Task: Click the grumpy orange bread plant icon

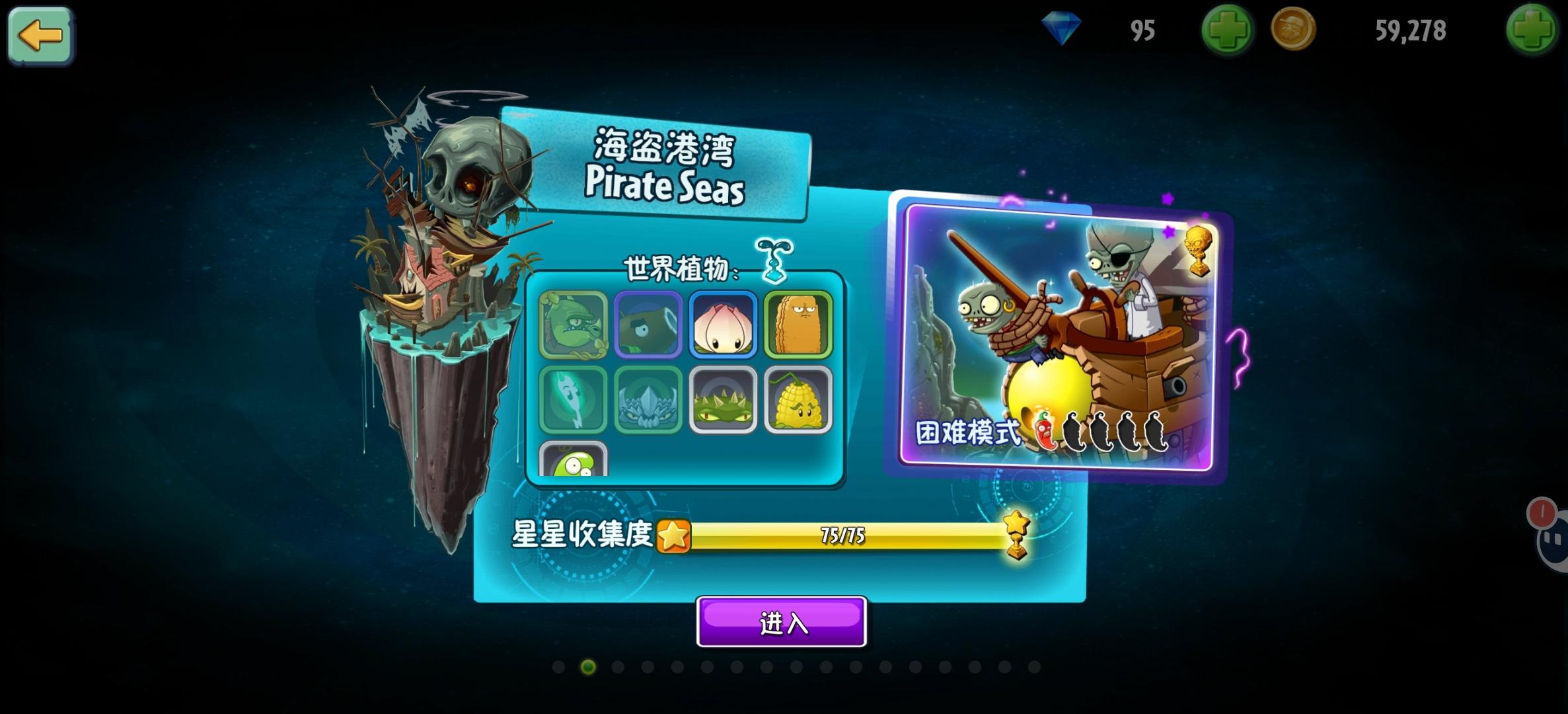Action: click(x=798, y=327)
